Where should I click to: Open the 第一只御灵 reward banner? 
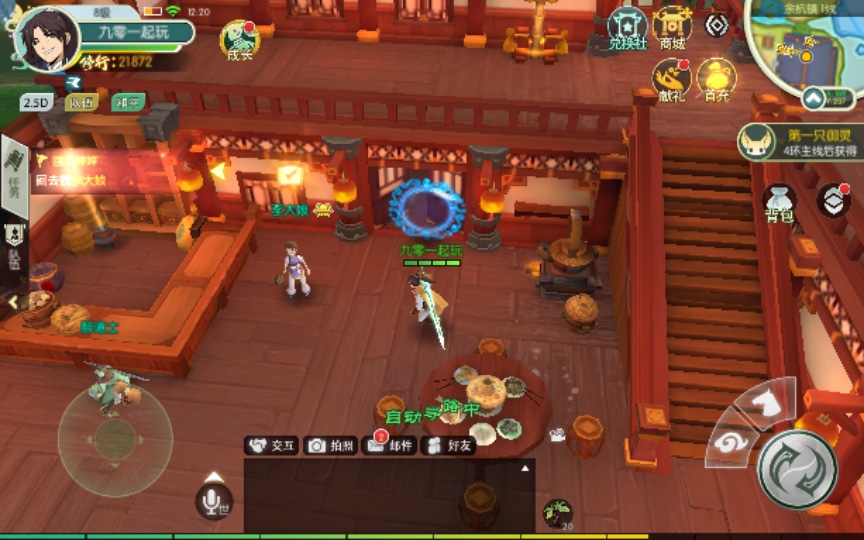pyautogui.click(x=799, y=142)
